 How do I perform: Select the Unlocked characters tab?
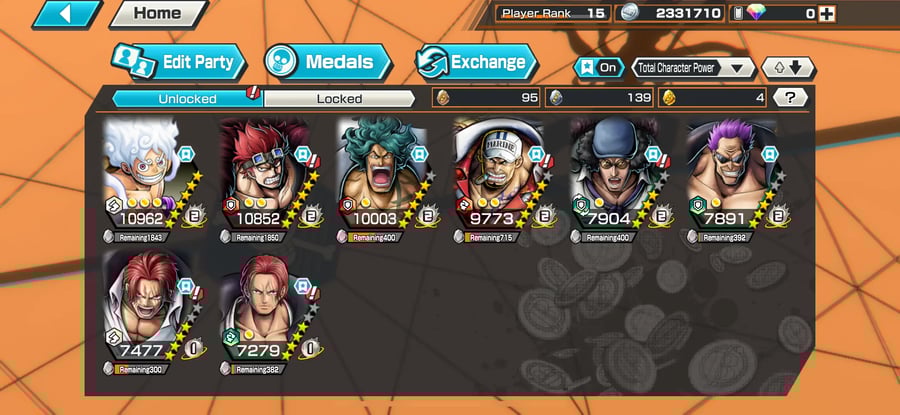pos(186,98)
